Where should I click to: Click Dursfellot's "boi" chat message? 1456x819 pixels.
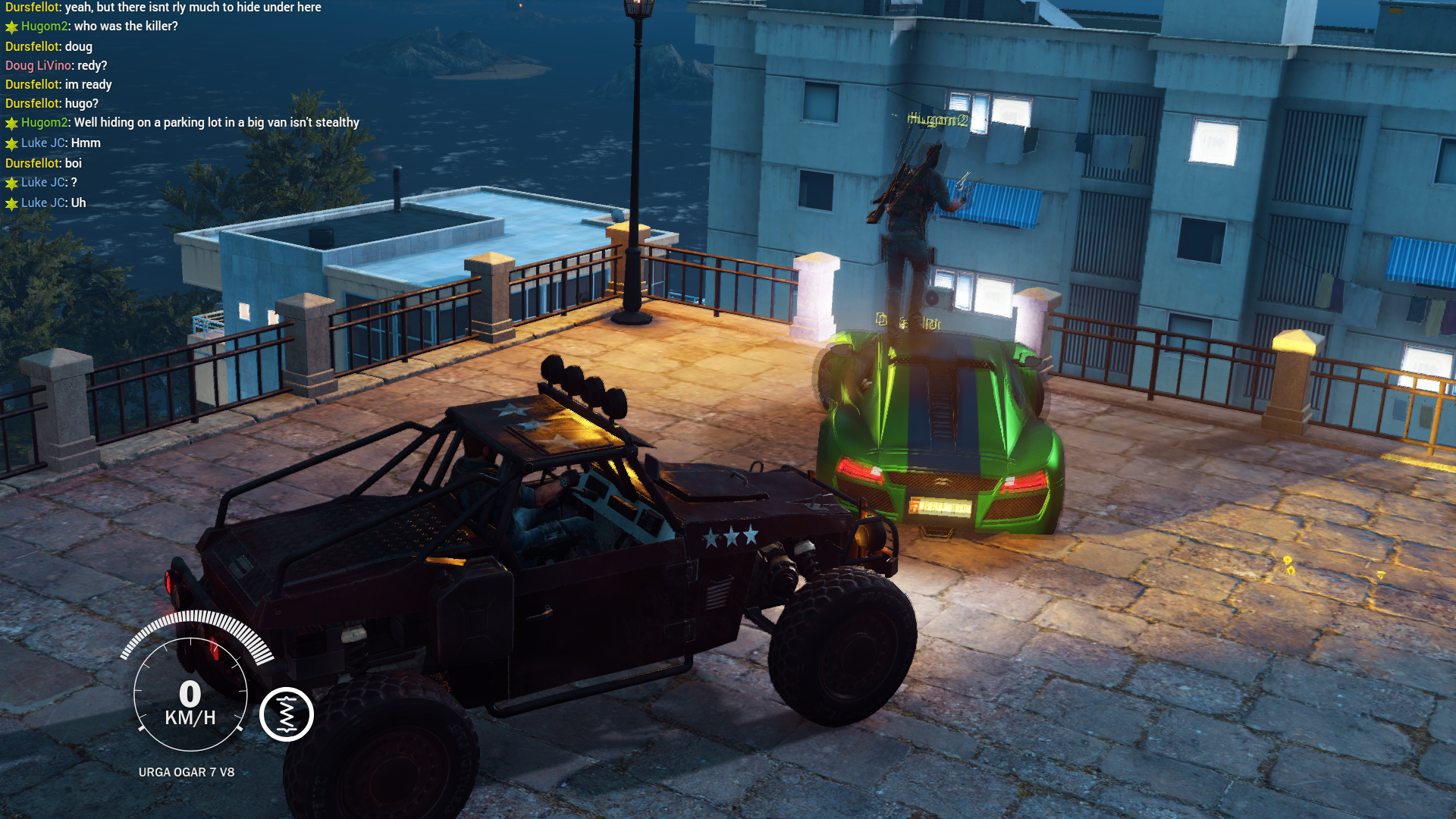pos(43,164)
